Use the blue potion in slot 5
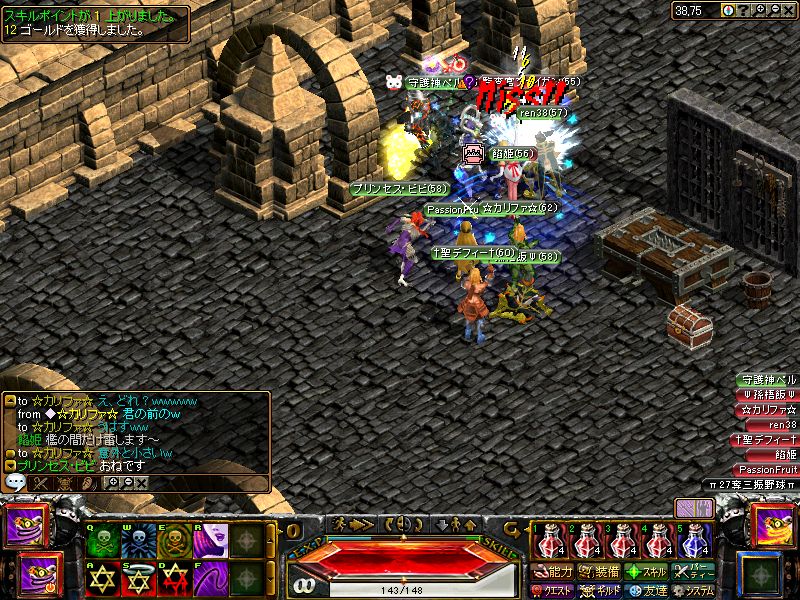Image resolution: width=800 pixels, height=600 pixels. pos(695,541)
